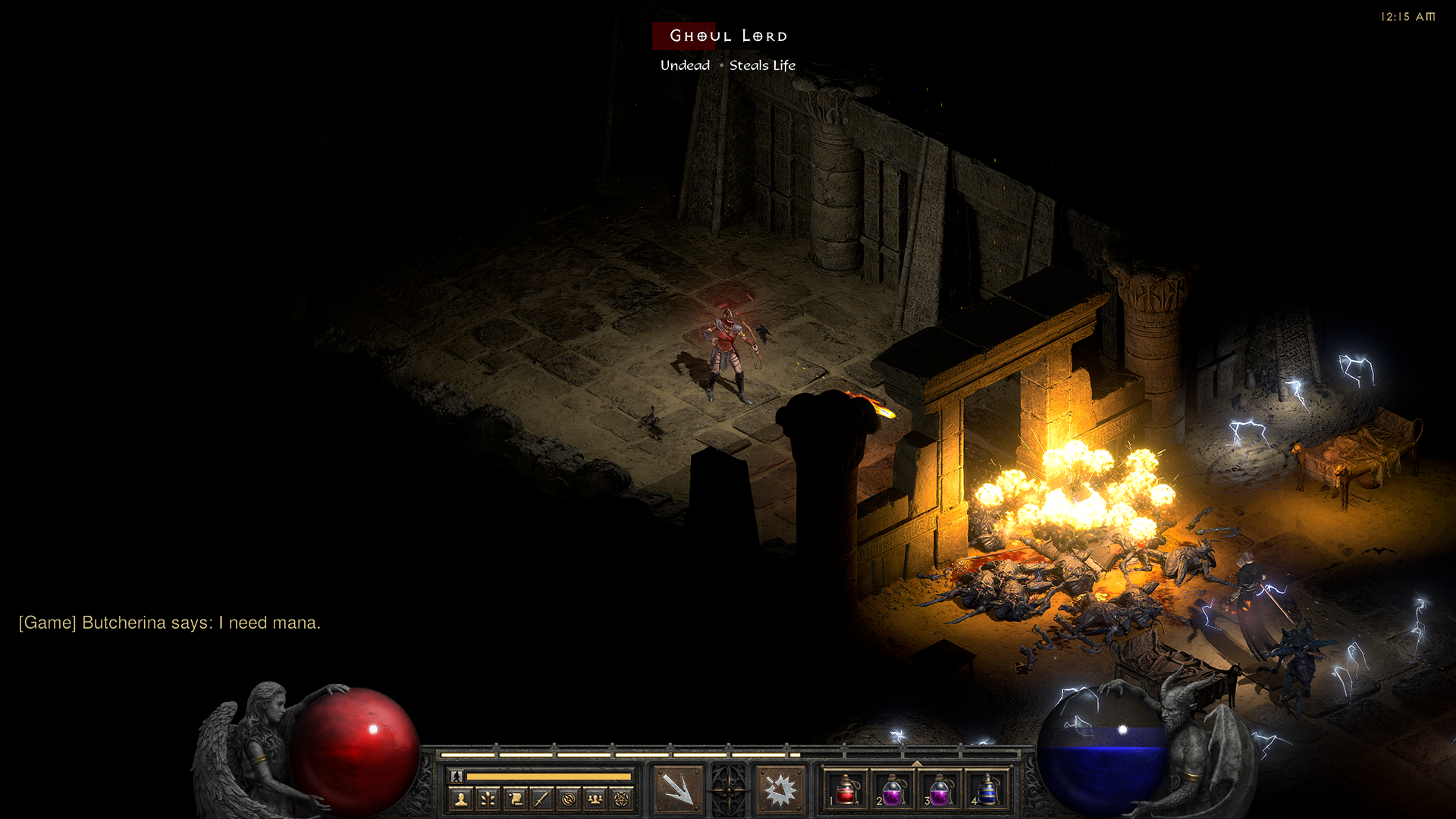
Task: Click the circular automap icon
Action: coord(568,799)
